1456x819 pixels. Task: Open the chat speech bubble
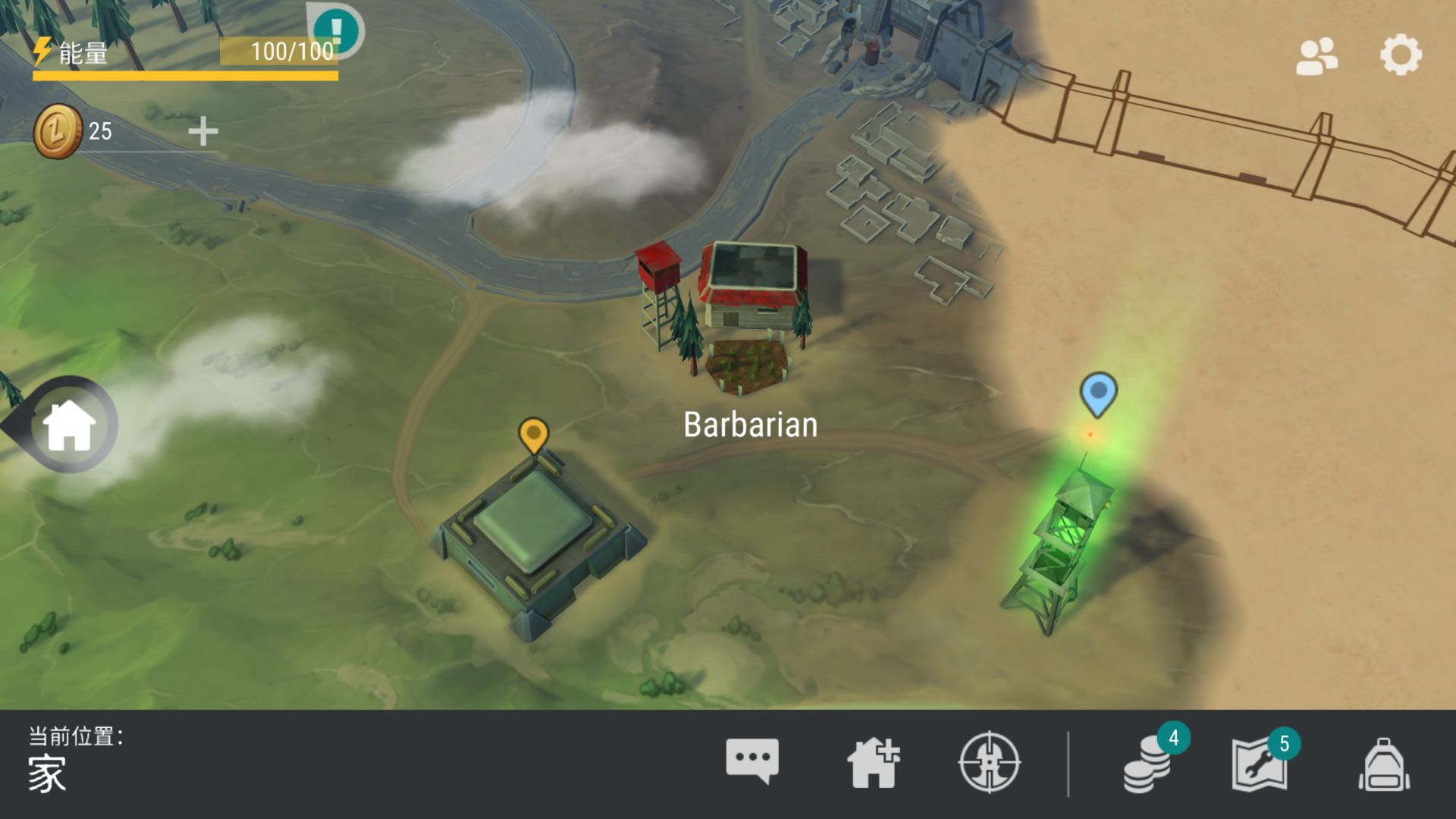point(752,761)
